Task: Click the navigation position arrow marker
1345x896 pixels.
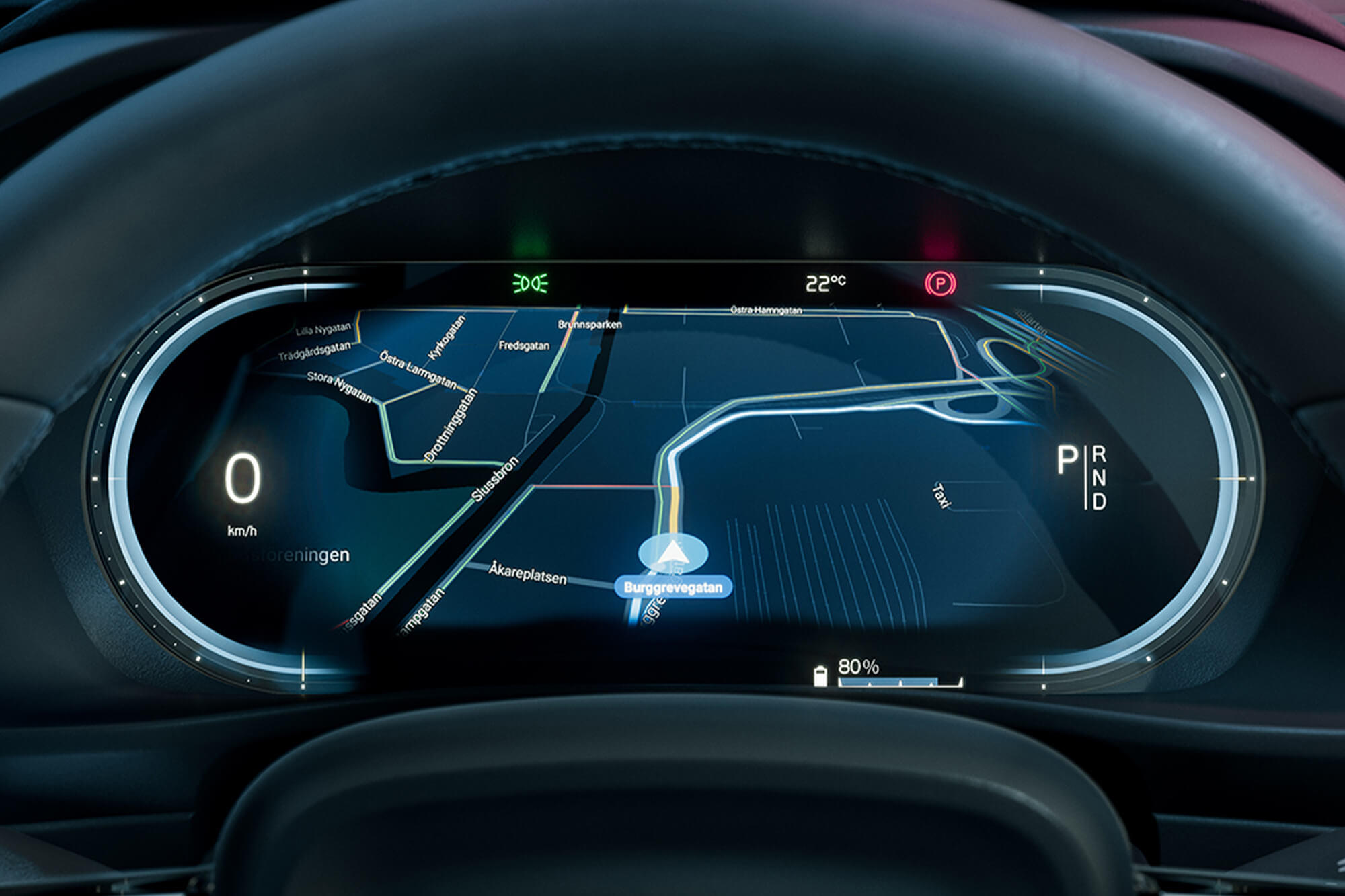Action: [672, 553]
